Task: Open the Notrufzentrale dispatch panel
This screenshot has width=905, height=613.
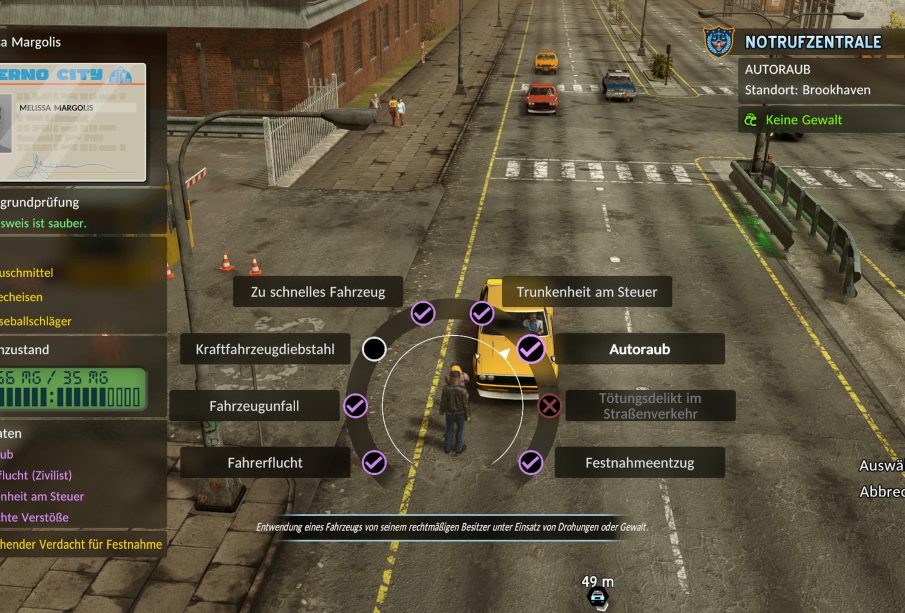Action: 811,42
